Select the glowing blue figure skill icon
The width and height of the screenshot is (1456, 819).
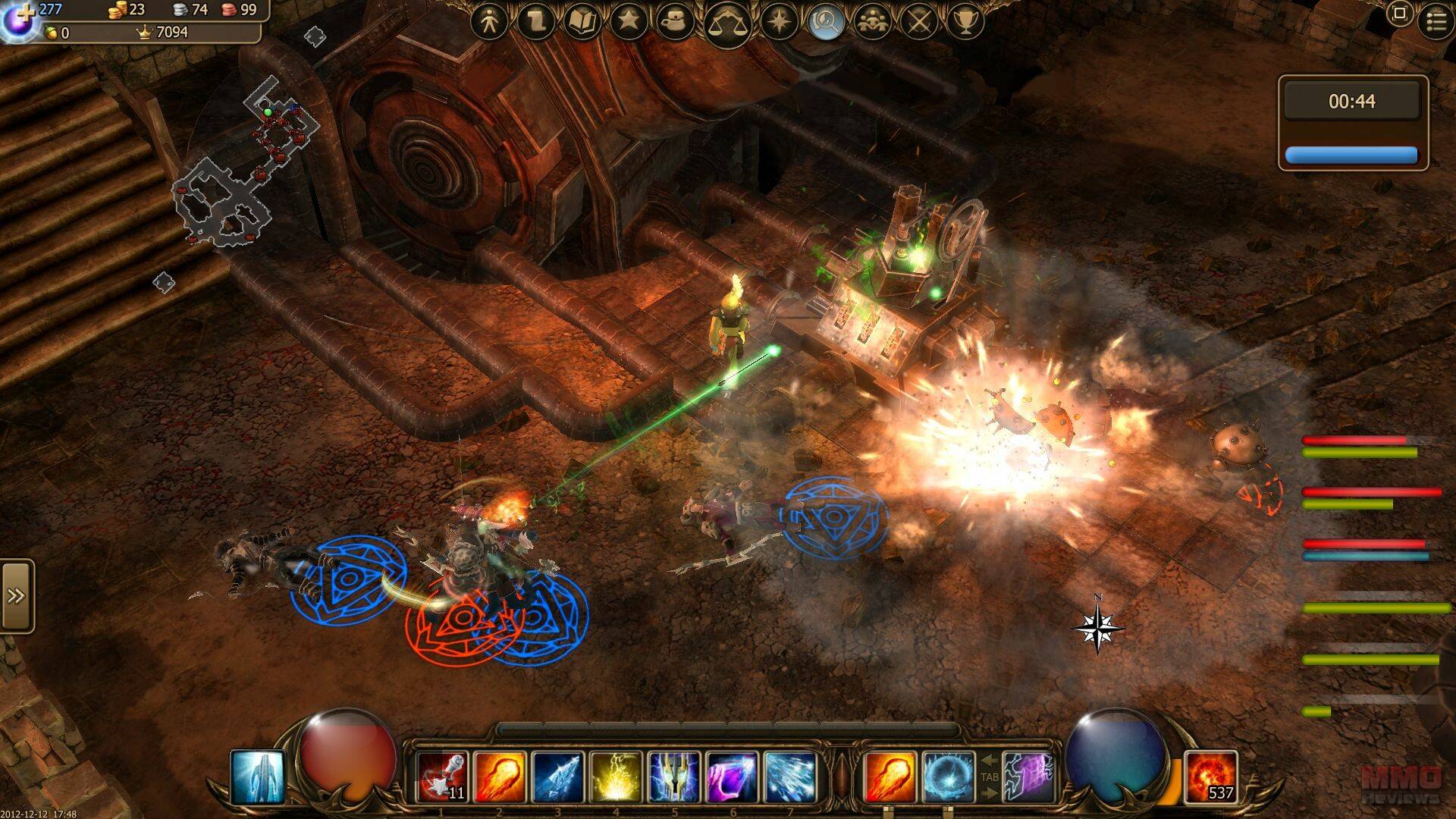(x=258, y=777)
